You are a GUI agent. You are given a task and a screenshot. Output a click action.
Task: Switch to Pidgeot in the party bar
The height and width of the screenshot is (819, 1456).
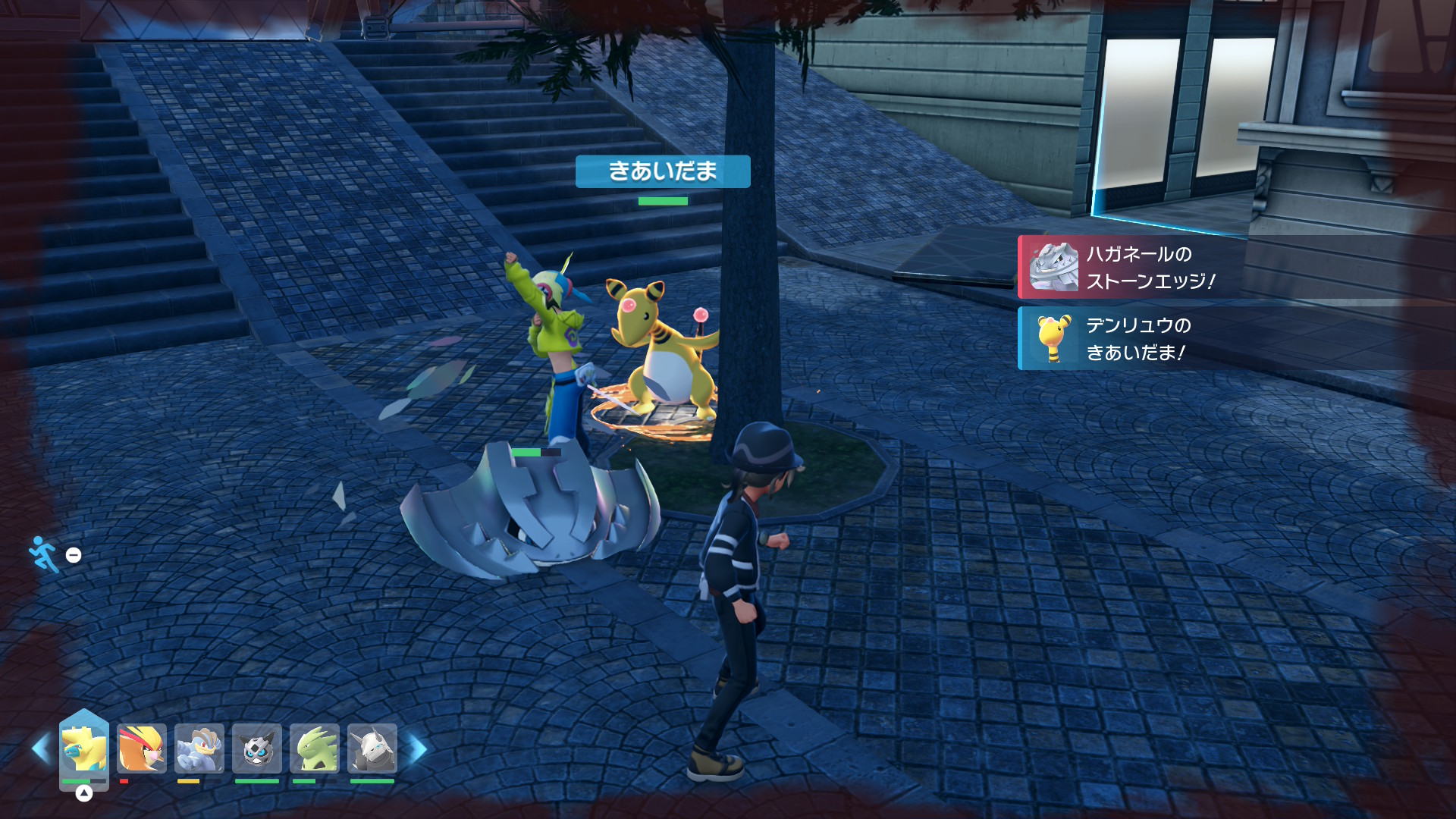142,749
